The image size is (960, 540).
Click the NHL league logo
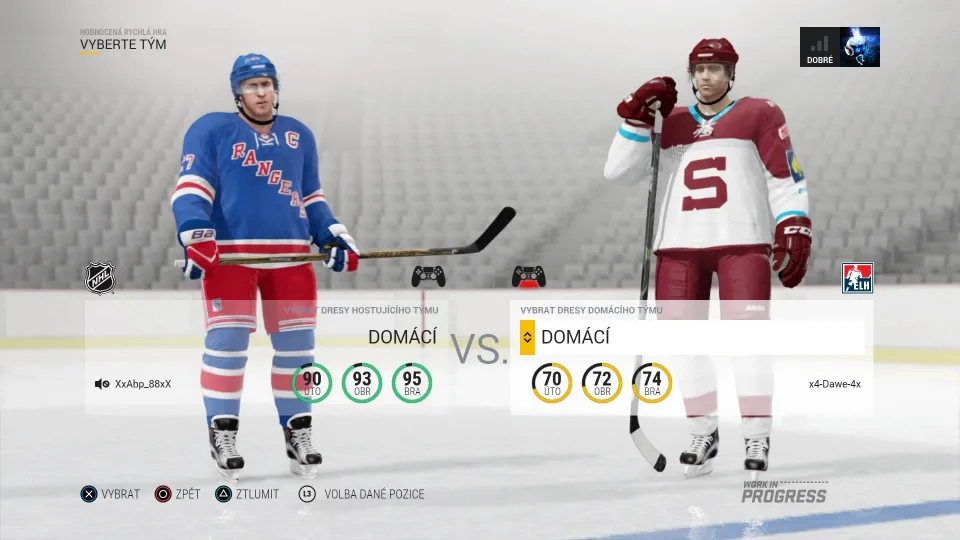(x=99, y=278)
